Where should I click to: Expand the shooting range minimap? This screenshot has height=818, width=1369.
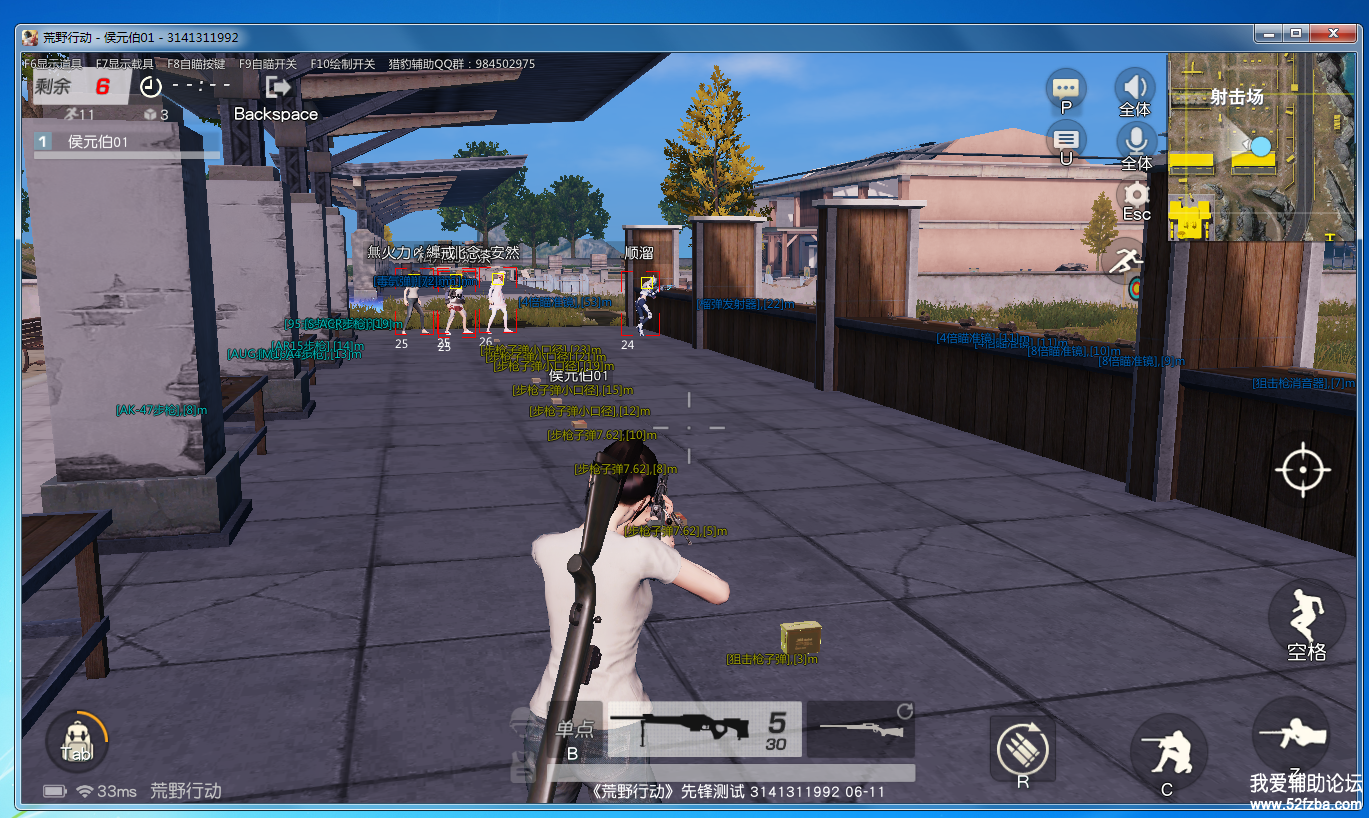coord(1262,147)
